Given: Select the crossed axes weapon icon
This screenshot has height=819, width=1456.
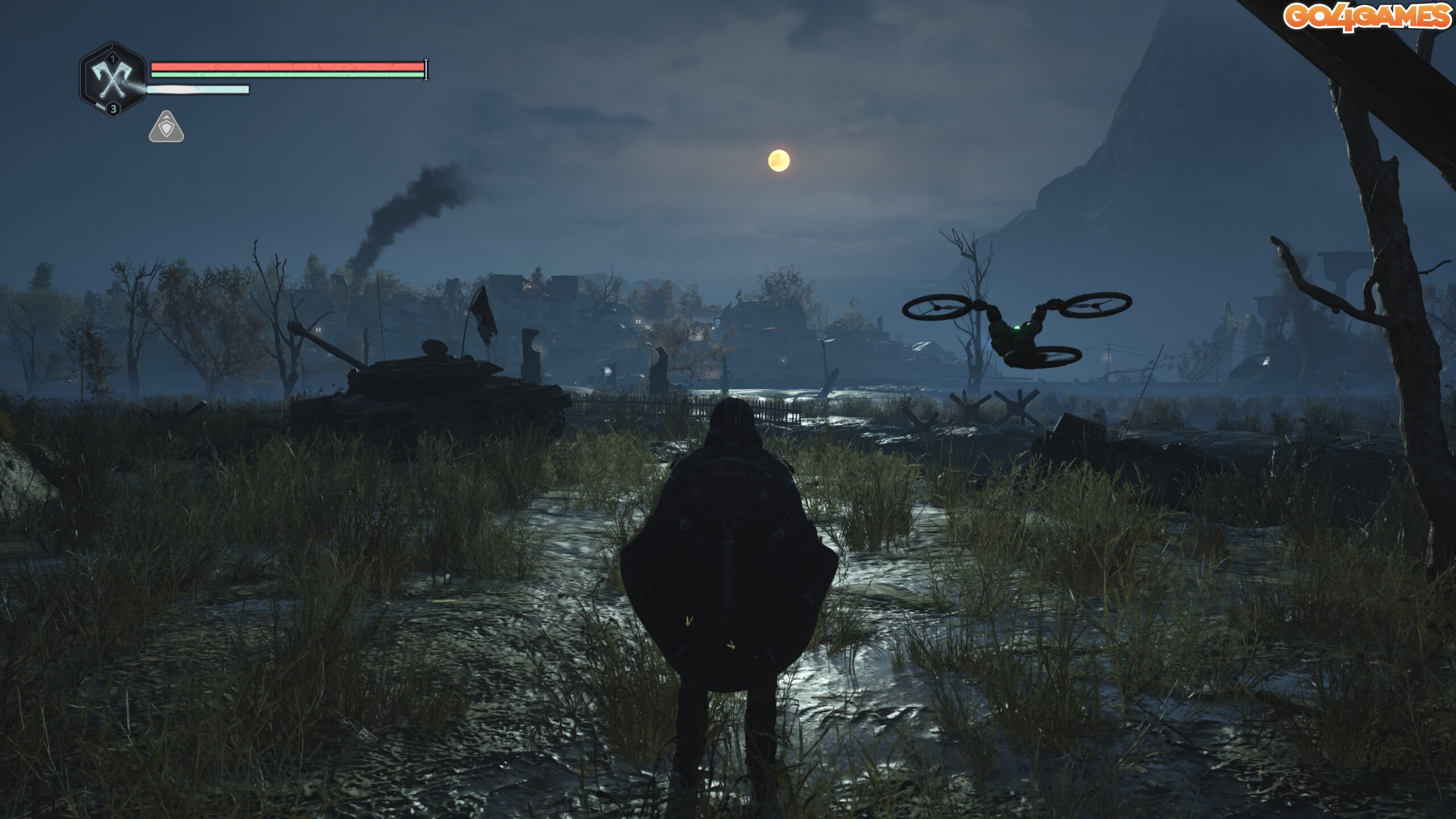Looking at the screenshot, I should click(x=113, y=80).
